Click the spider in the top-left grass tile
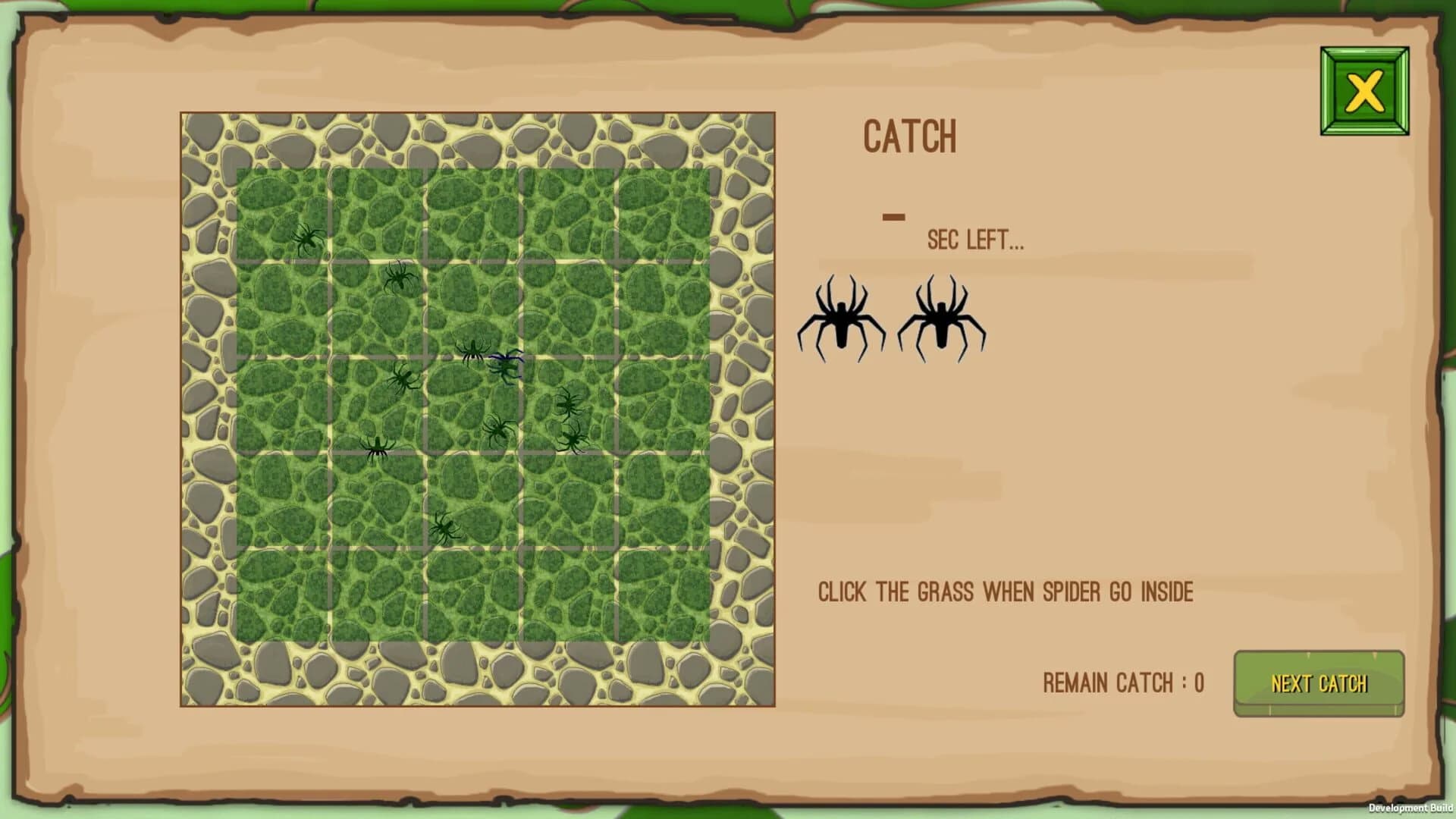1456x819 pixels. pyautogui.click(x=307, y=240)
